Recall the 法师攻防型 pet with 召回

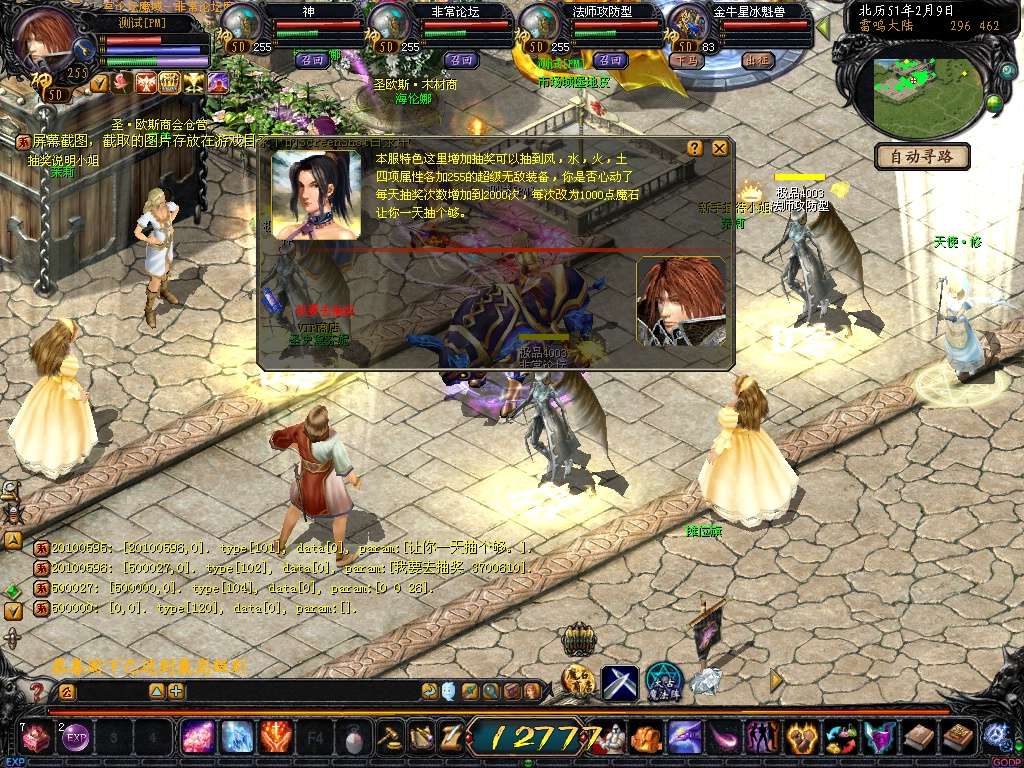(x=609, y=60)
